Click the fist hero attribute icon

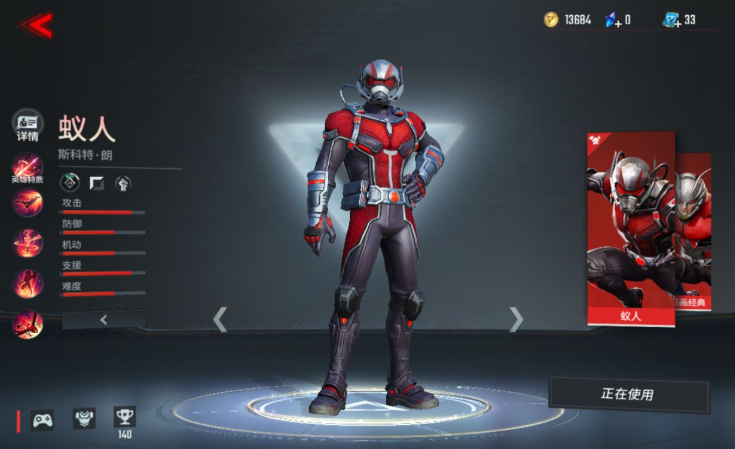pos(123,182)
